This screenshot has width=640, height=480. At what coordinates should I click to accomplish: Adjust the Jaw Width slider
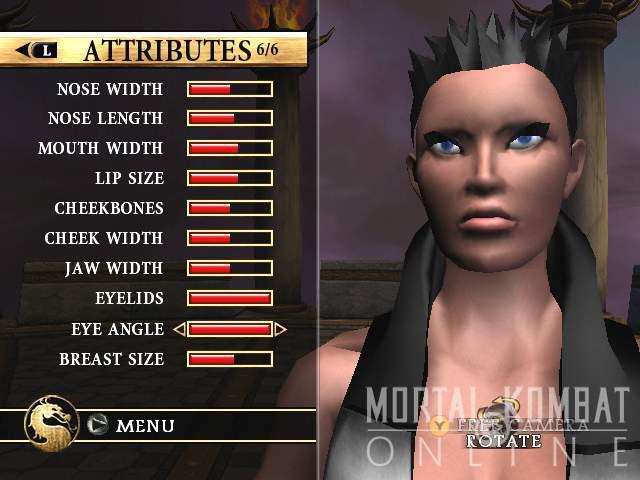point(230,269)
